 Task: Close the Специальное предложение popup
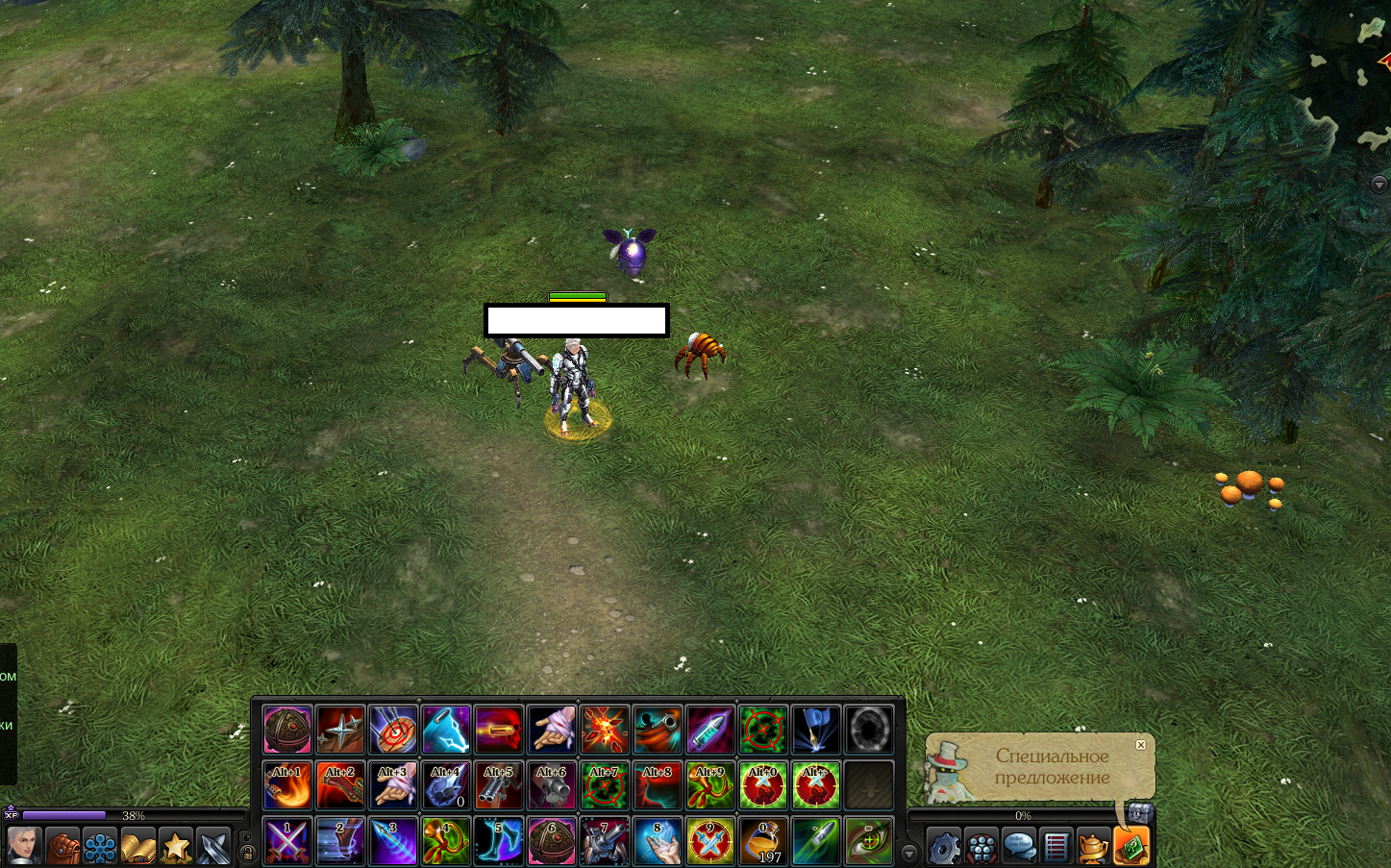pyautogui.click(x=1140, y=745)
